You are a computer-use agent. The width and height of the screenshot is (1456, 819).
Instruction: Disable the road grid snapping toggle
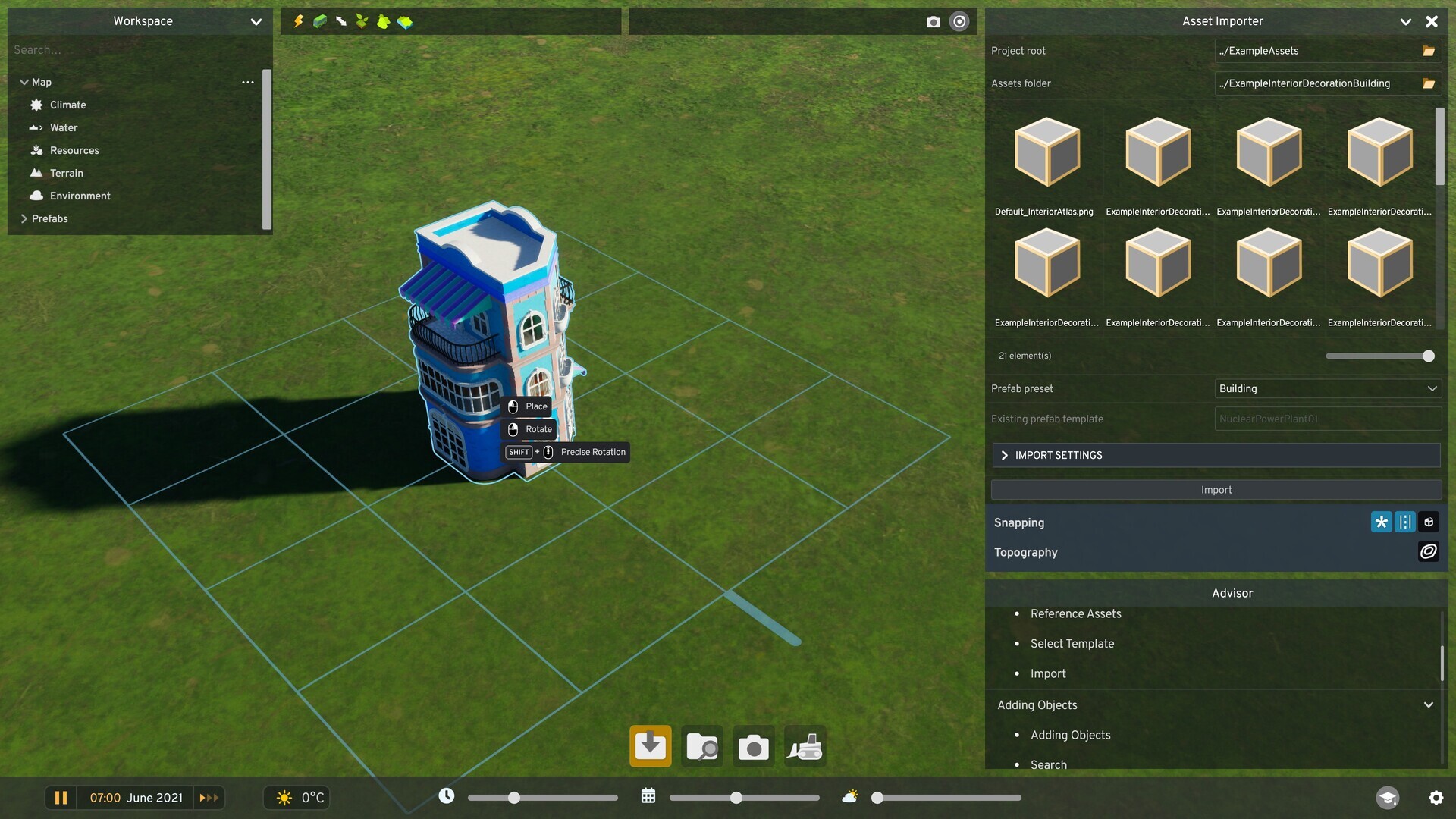tap(1404, 522)
